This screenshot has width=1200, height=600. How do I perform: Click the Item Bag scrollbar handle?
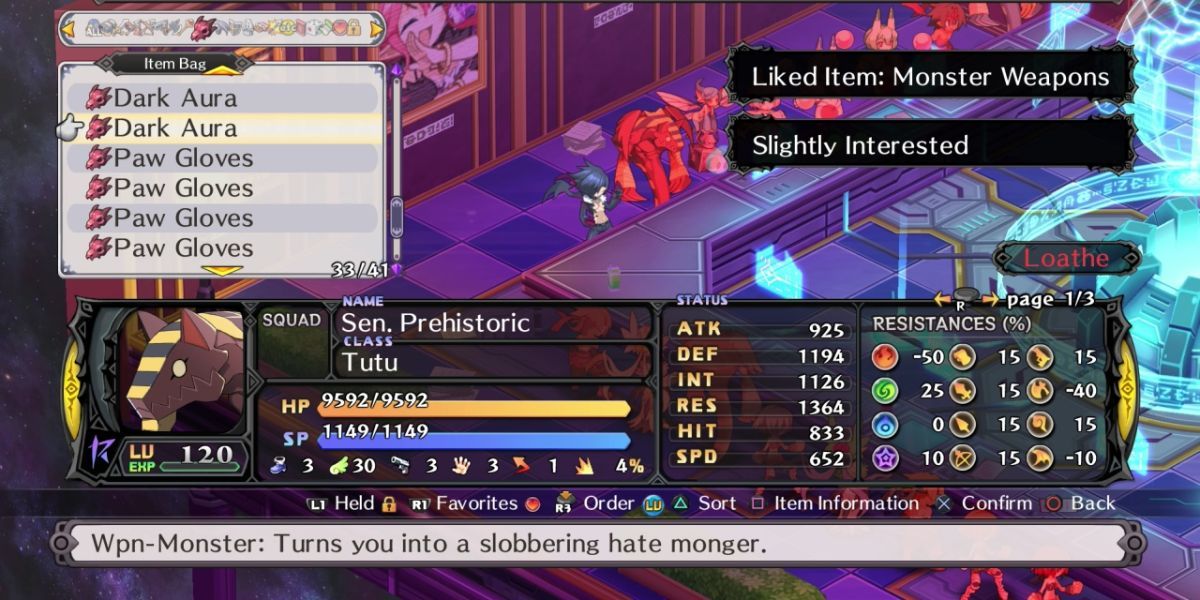396,216
